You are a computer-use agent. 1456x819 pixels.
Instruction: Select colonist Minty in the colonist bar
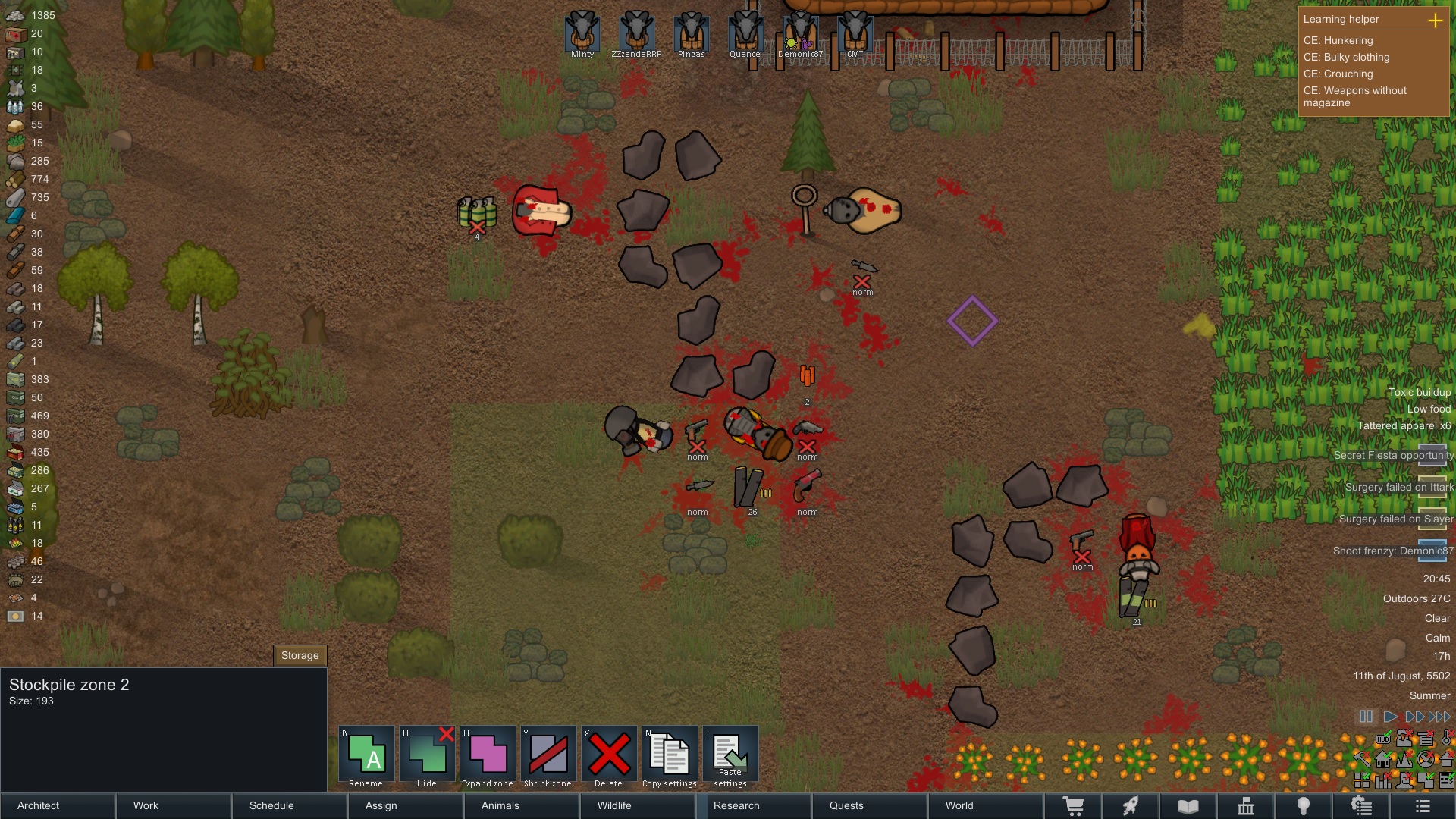point(581,32)
